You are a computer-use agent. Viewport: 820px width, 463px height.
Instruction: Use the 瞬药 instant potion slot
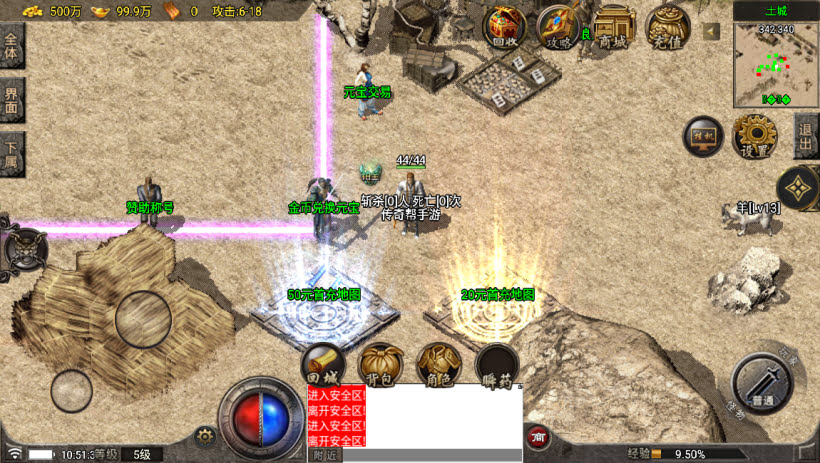(496, 363)
